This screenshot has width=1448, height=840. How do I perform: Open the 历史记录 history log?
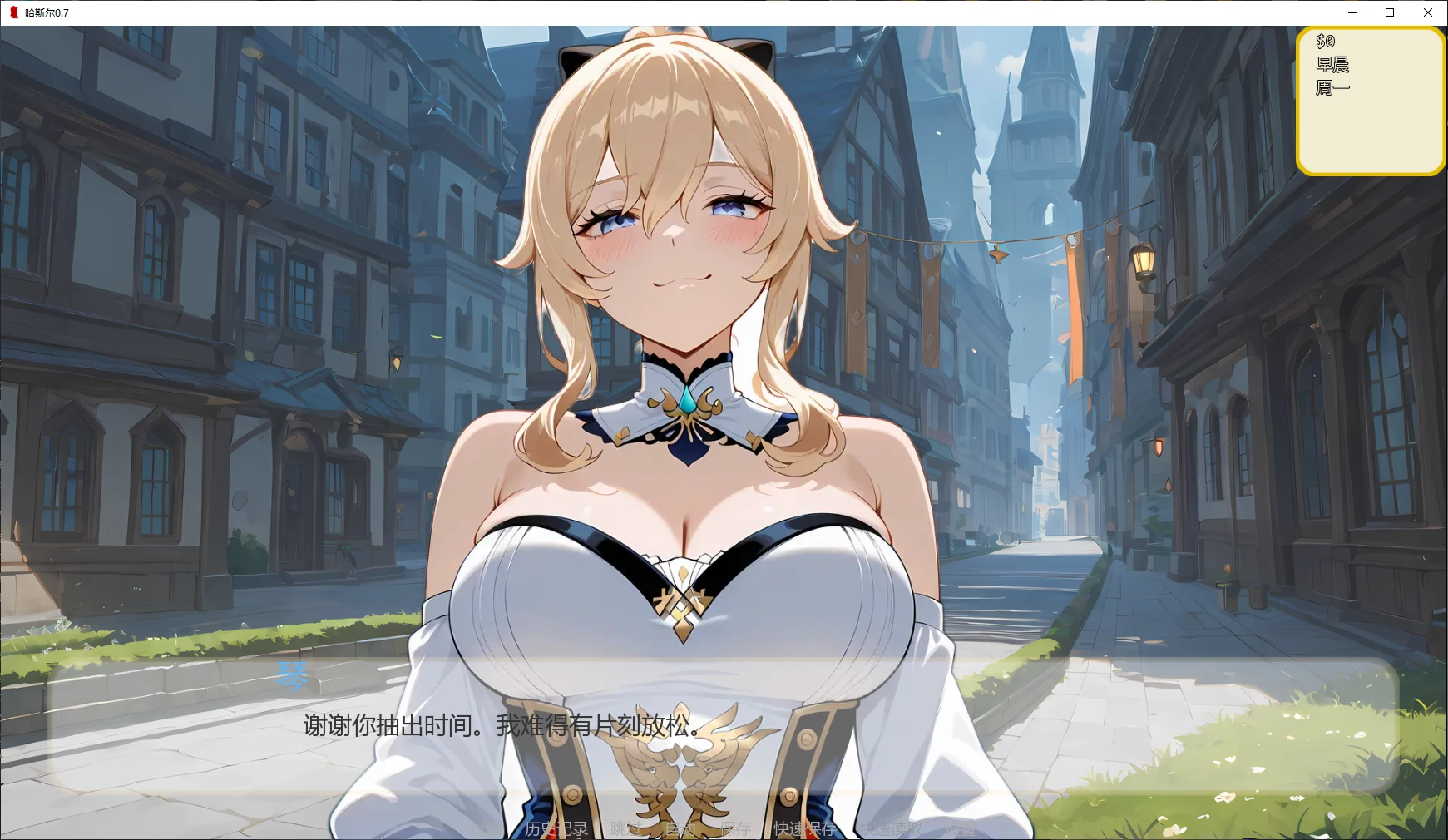coord(557,829)
